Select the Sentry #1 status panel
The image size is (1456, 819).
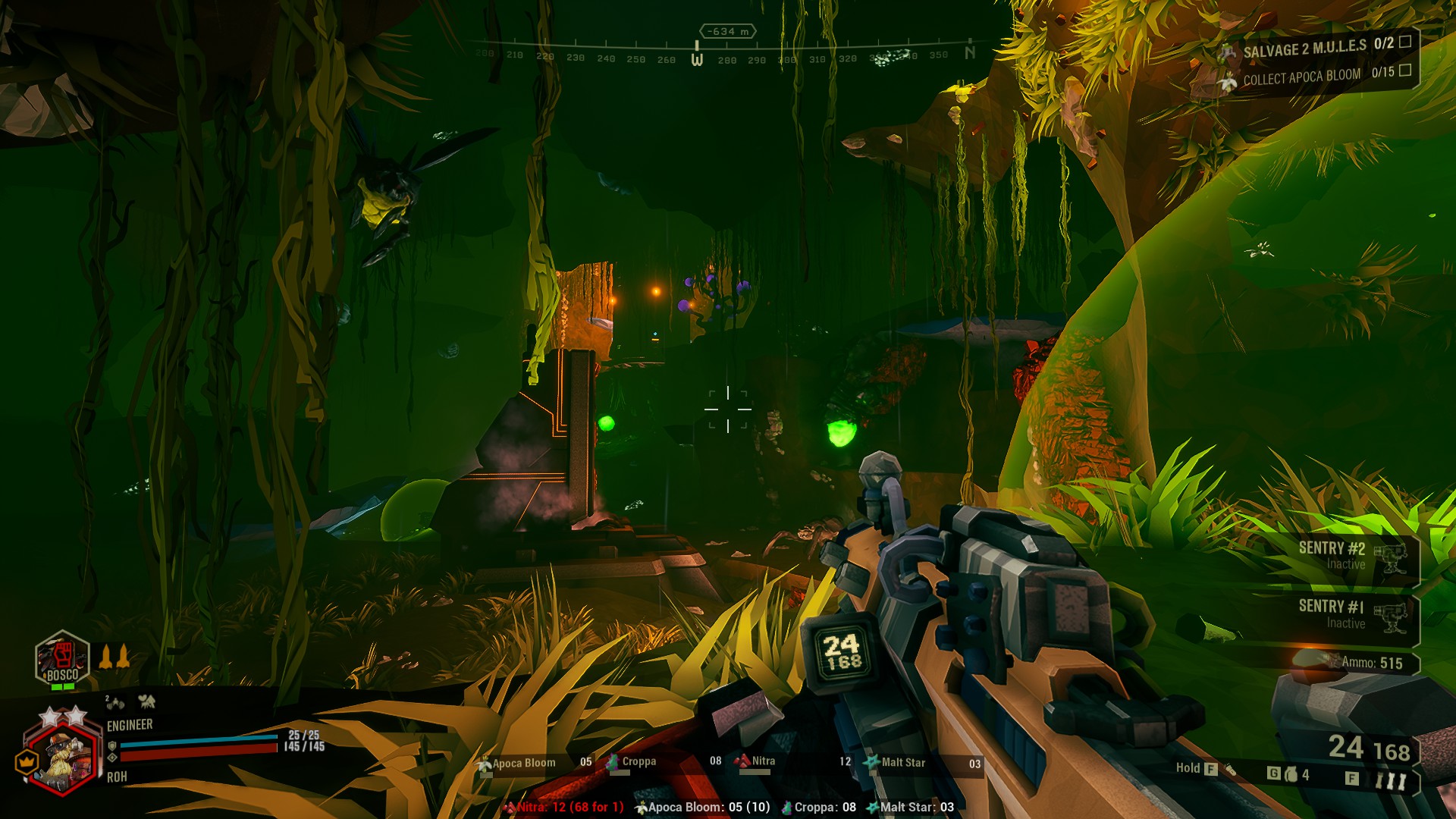(x=1350, y=615)
